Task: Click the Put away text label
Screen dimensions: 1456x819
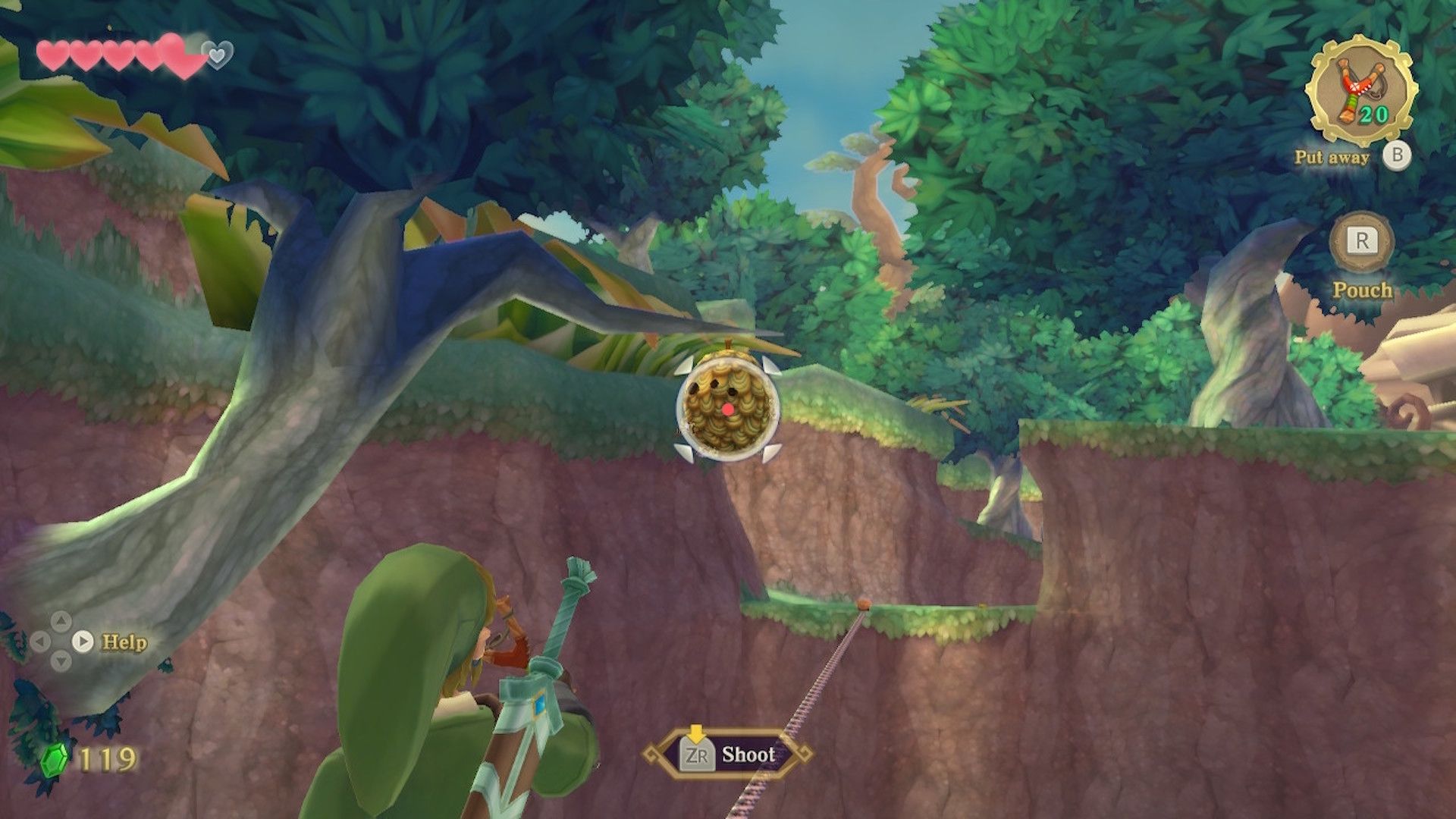Action: tap(1332, 158)
